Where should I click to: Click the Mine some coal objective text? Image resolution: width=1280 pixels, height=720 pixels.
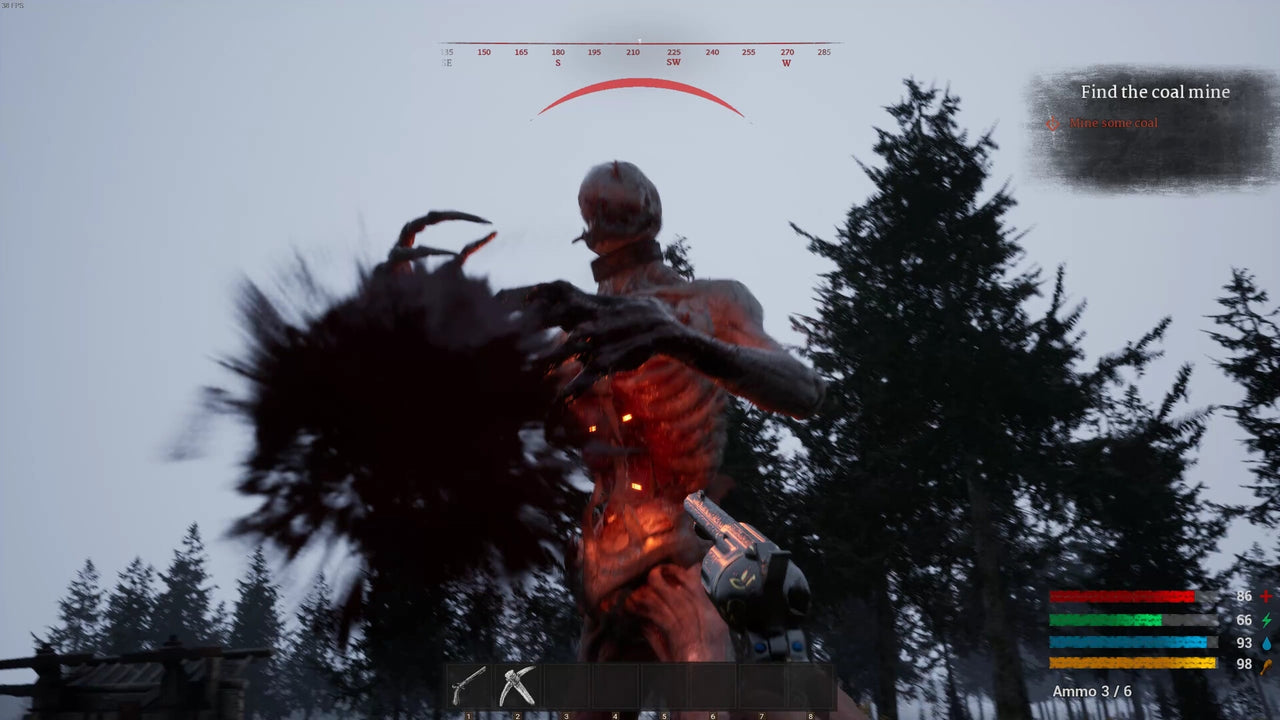point(1113,123)
